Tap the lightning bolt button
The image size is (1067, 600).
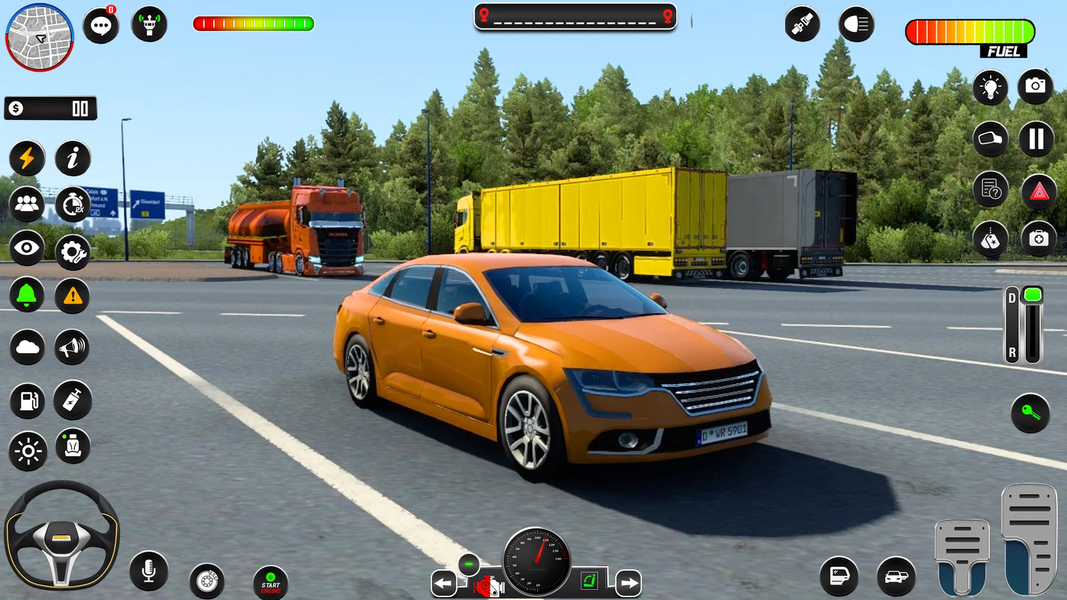pos(27,158)
